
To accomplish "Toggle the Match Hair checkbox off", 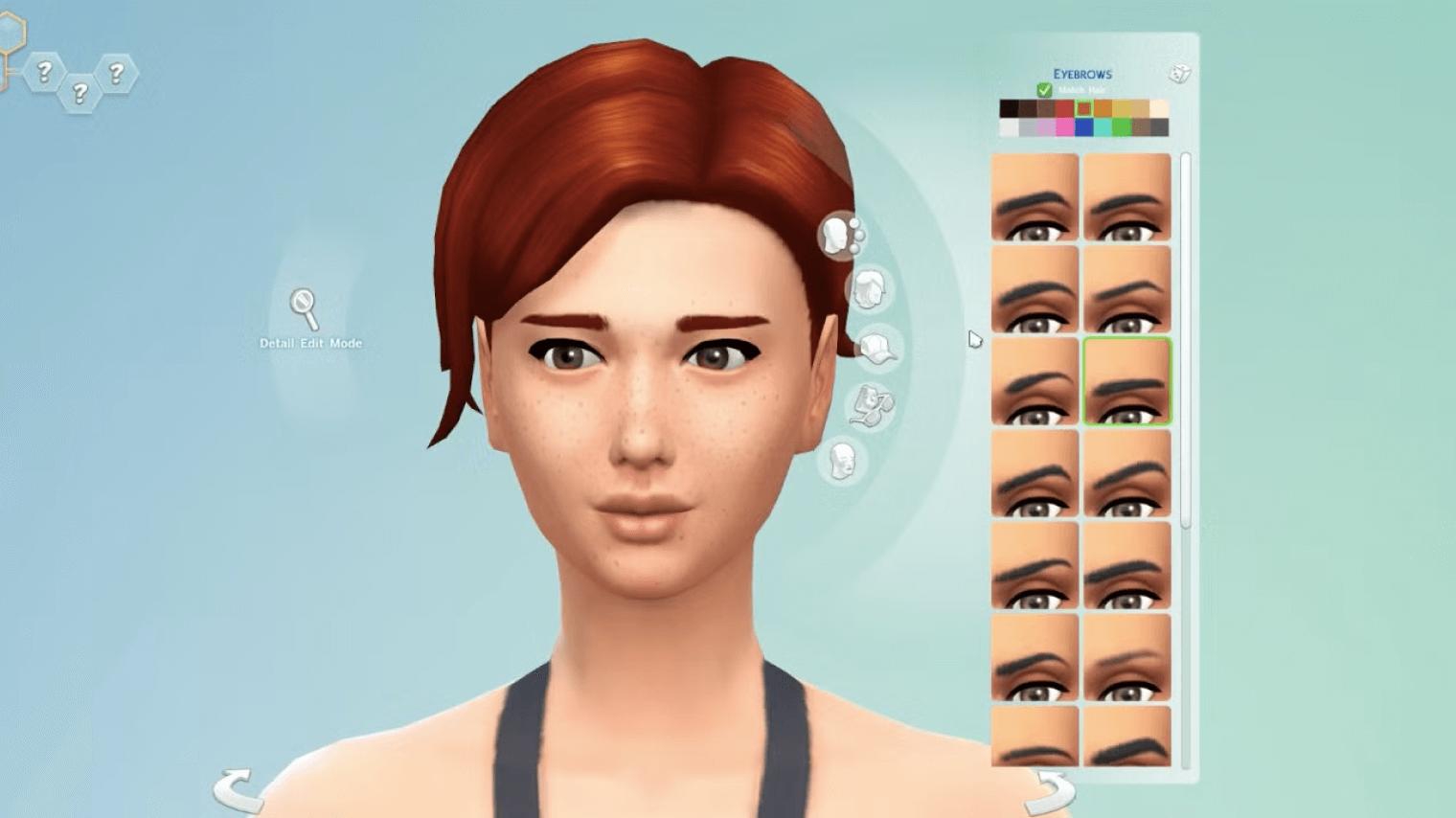I will [1044, 89].
